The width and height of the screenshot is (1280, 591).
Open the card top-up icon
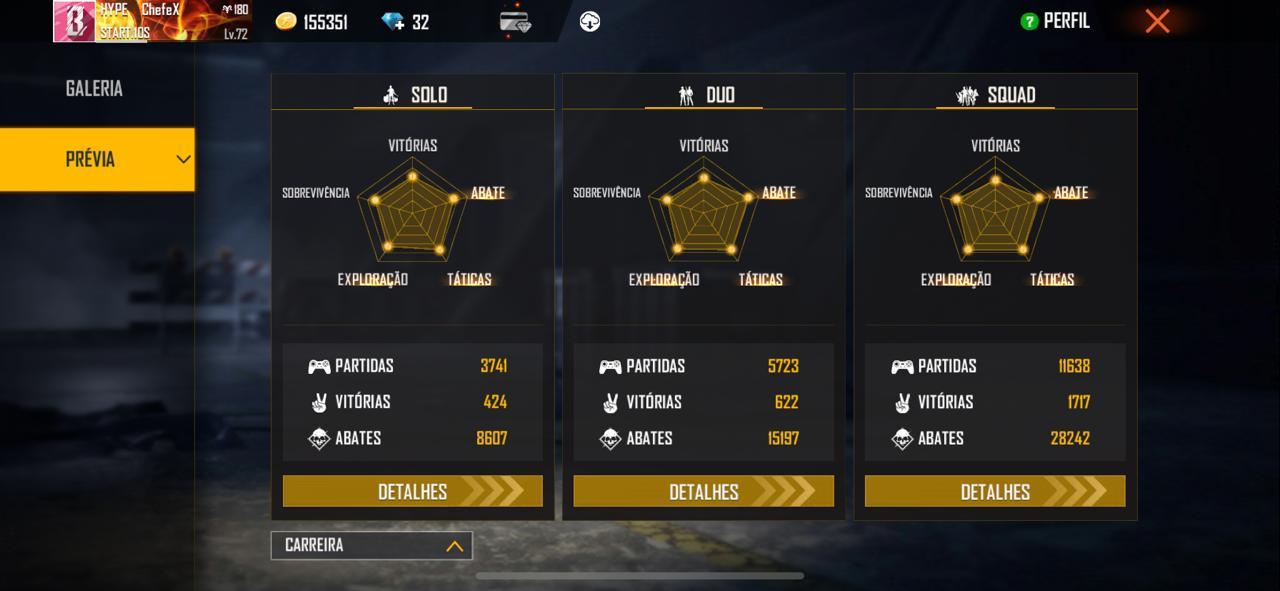click(515, 22)
